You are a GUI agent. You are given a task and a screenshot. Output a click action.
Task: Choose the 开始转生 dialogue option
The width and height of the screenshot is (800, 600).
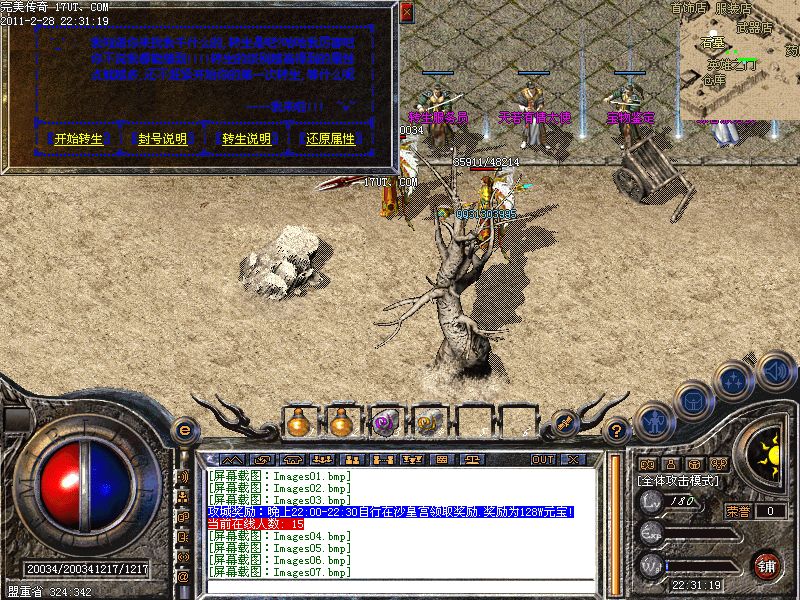(79, 139)
